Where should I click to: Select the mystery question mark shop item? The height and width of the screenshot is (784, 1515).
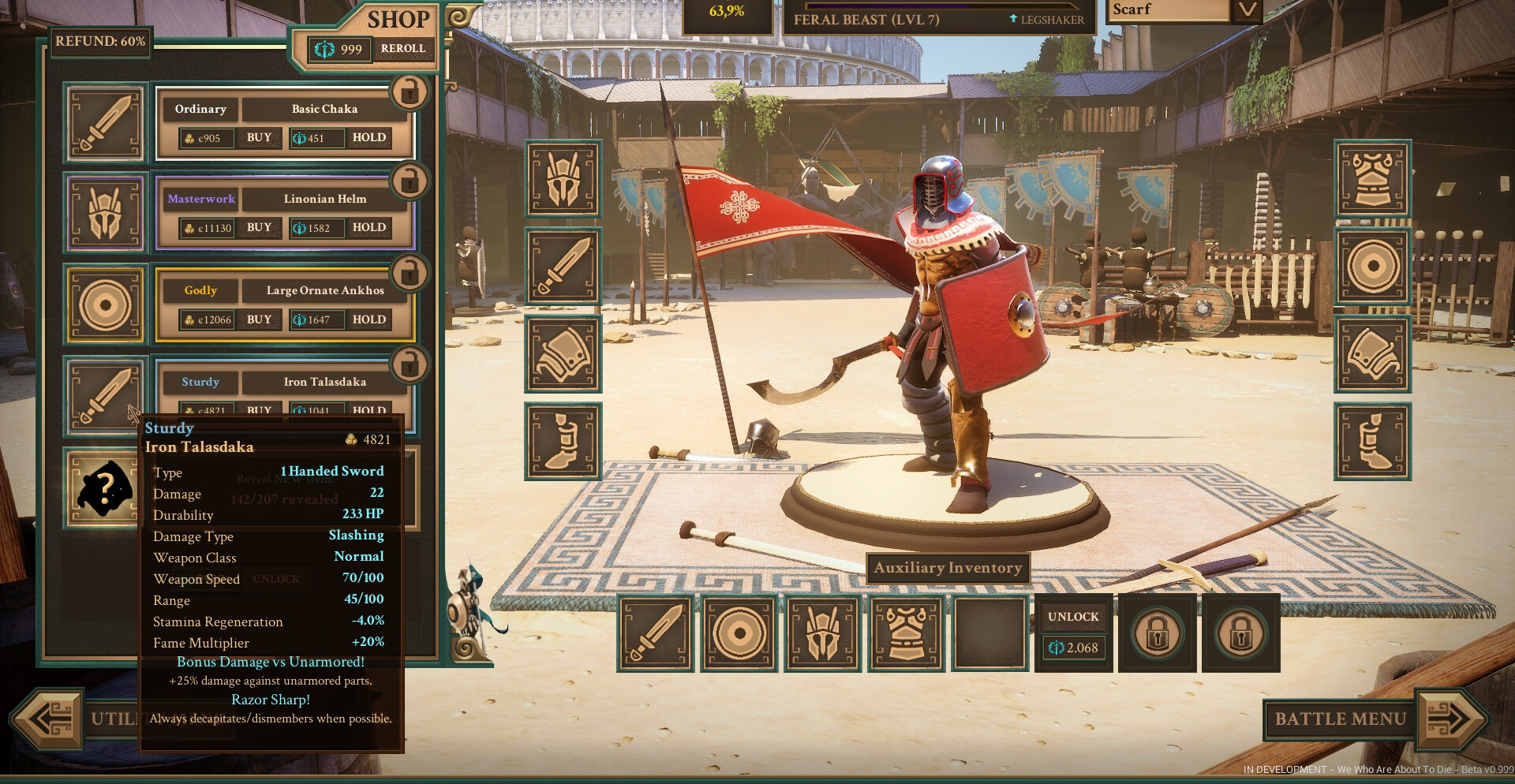[x=103, y=488]
